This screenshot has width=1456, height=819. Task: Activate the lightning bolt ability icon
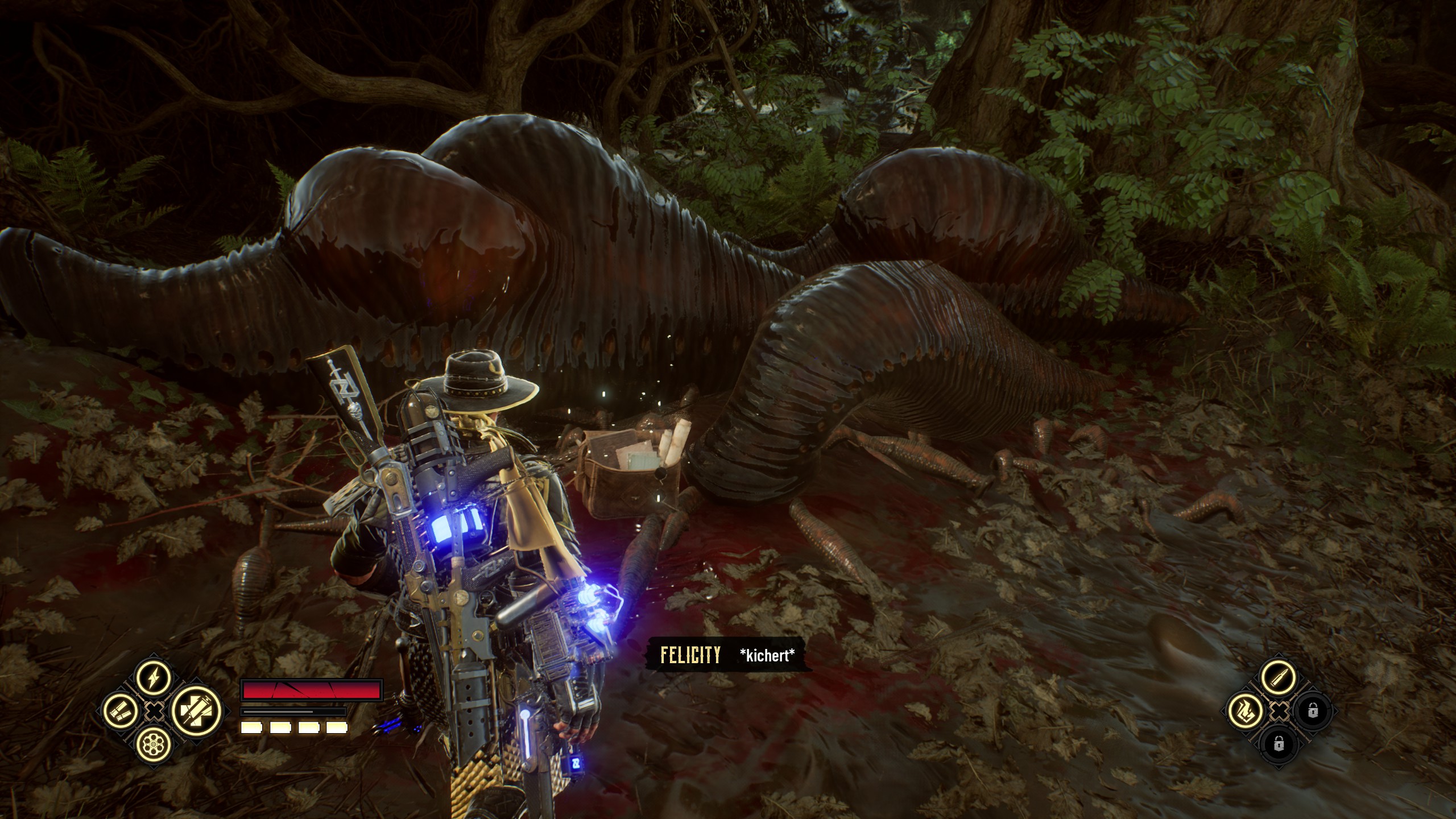[x=154, y=677]
